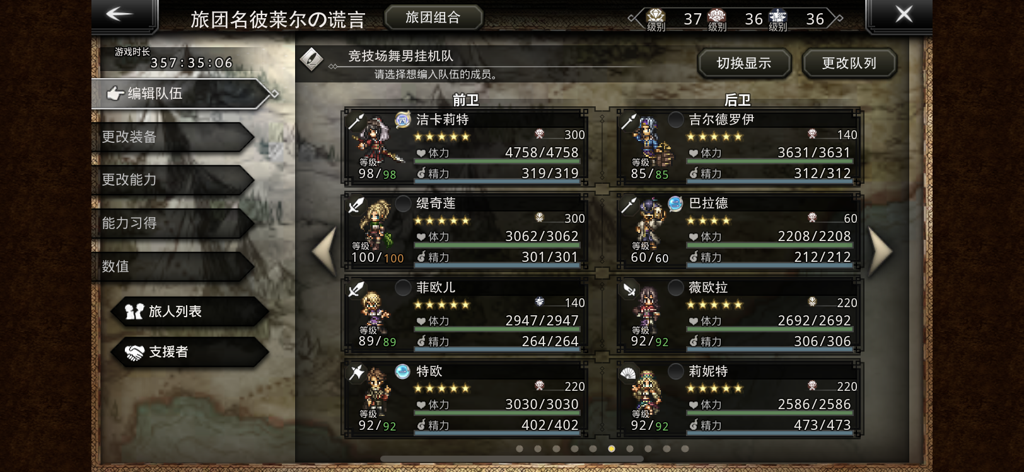Select the 编辑队伍 edit party tab

pos(180,93)
